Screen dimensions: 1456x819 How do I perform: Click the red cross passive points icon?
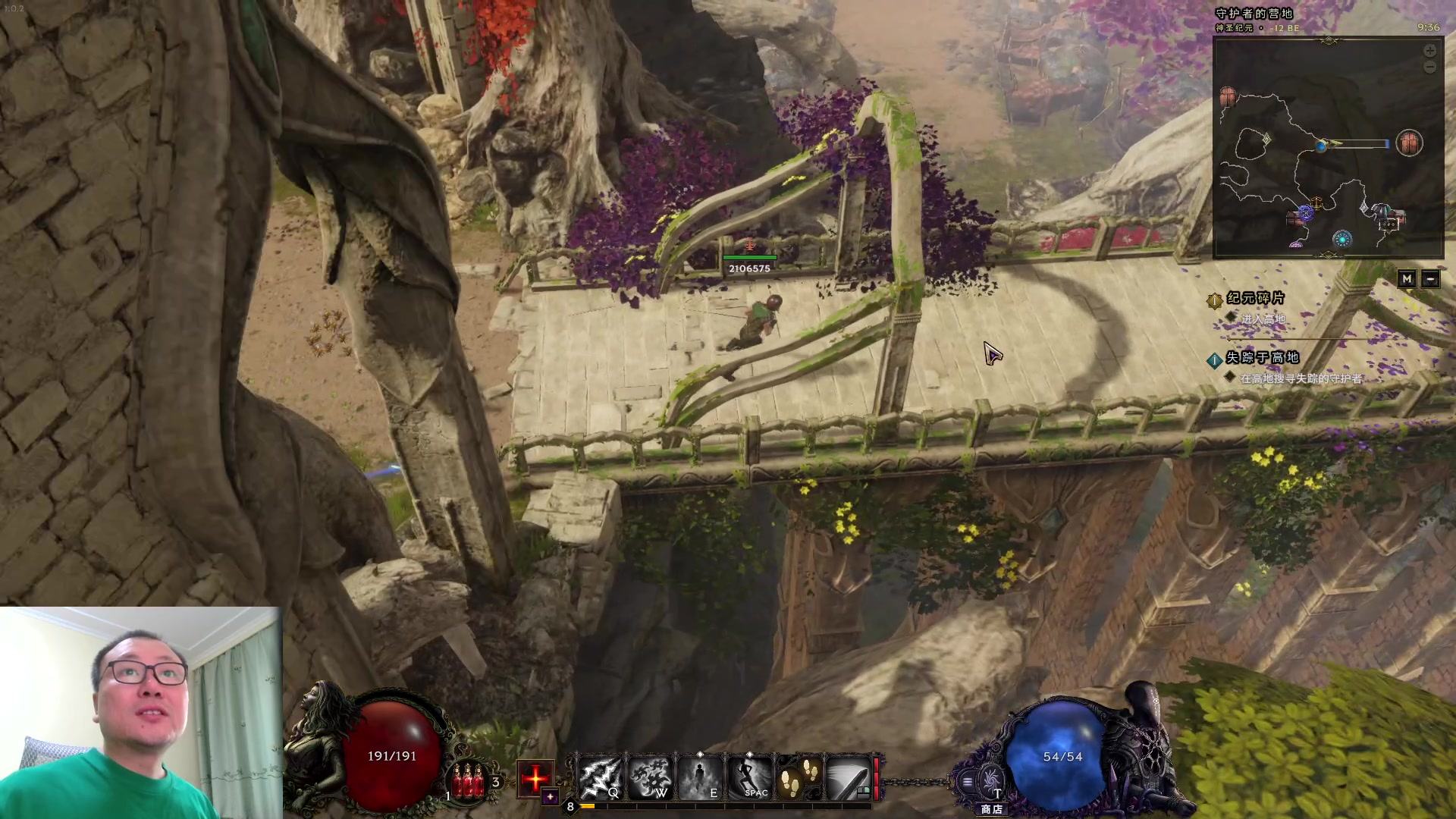point(535,777)
